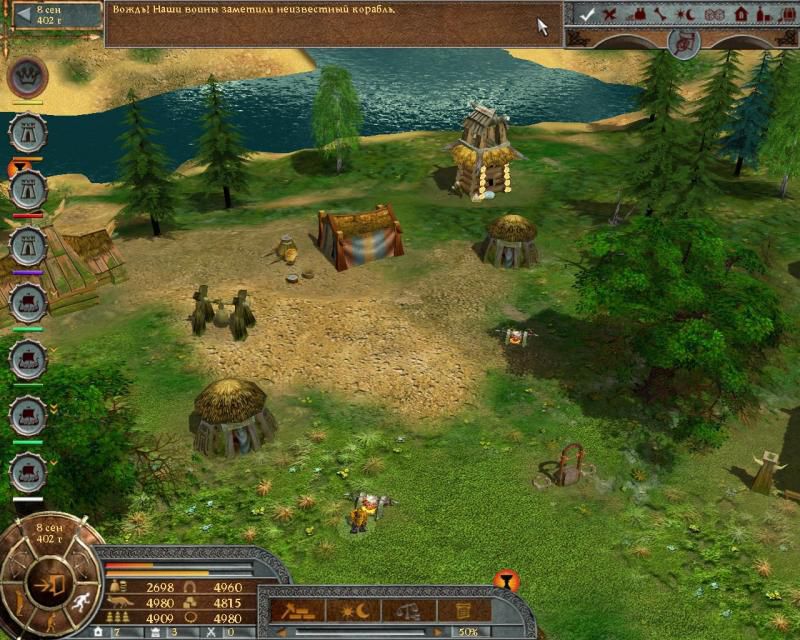Screen dimensions: 800x640
Task: Choose the running man segment on the dial
Action: click(79, 602)
